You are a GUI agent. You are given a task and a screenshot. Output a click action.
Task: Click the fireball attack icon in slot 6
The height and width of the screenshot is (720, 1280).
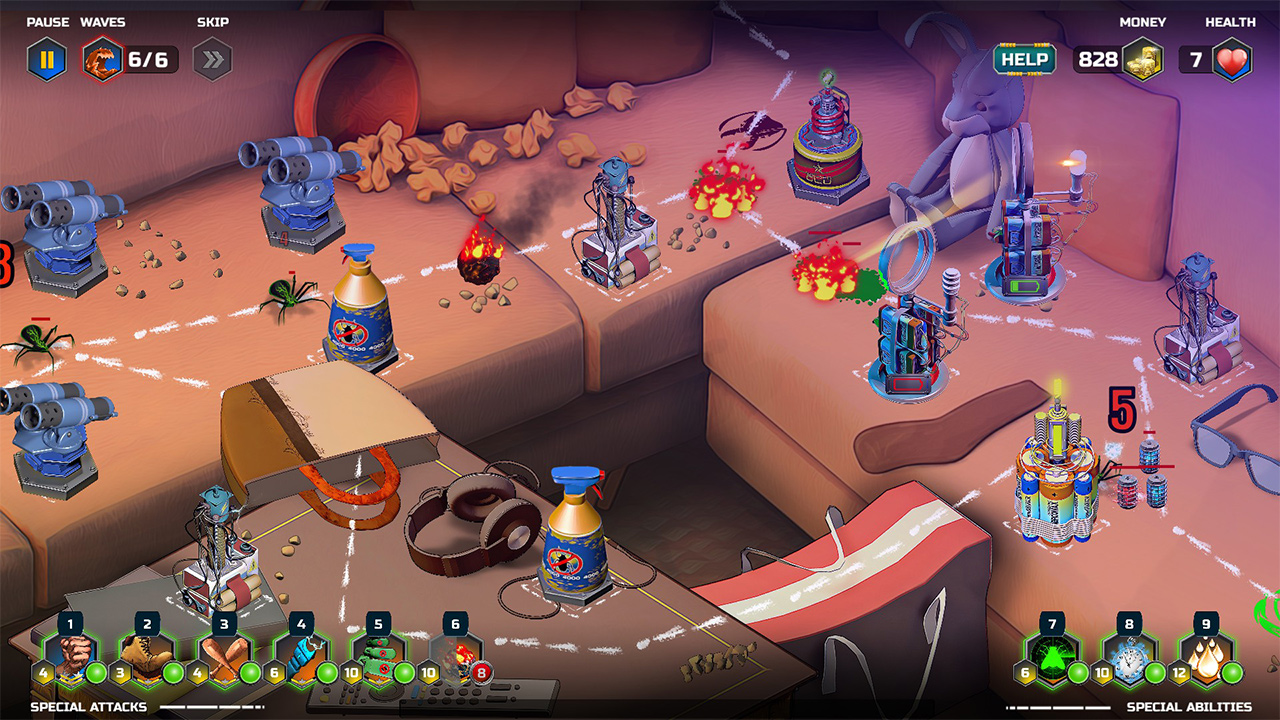point(455,655)
